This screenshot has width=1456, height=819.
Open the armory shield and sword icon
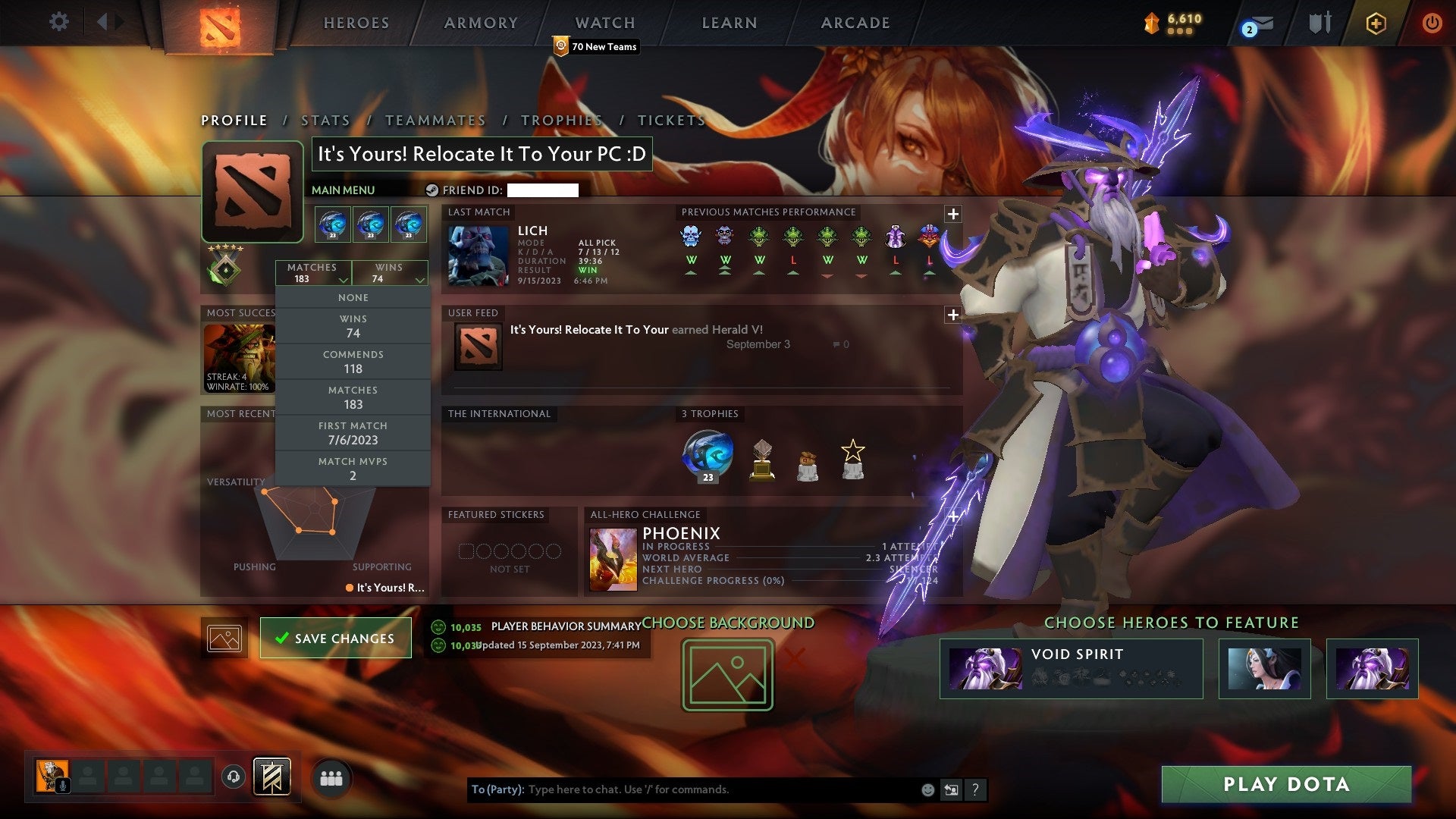click(1319, 23)
